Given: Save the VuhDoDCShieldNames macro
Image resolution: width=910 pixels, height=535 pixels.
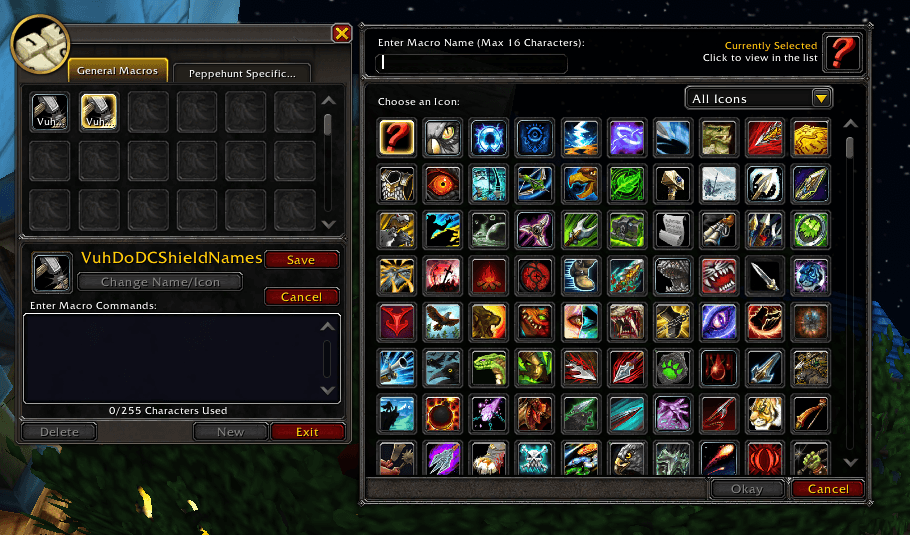Looking at the screenshot, I should click(x=301, y=259).
